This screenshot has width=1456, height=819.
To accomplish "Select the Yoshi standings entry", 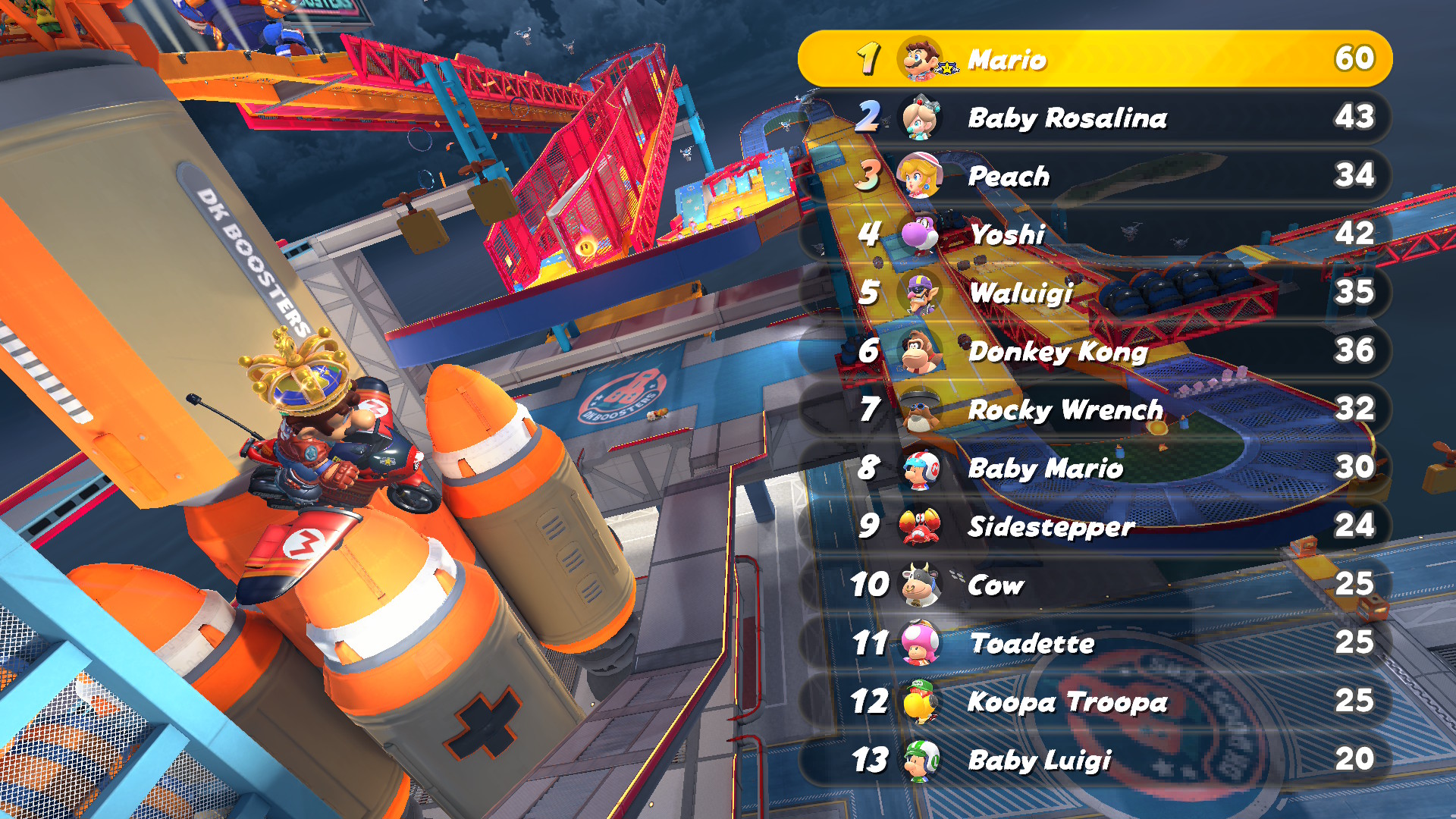I will coord(1095,234).
